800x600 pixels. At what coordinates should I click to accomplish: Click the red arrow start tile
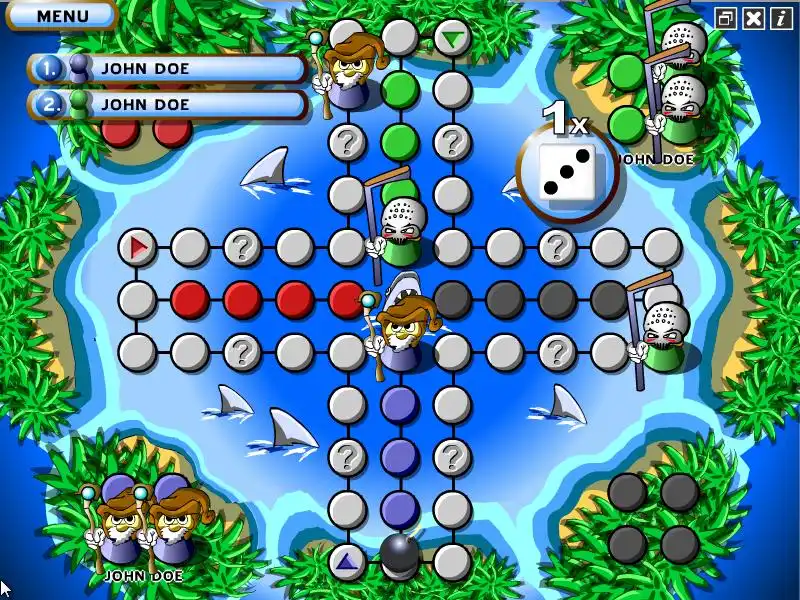tap(137, 245)
